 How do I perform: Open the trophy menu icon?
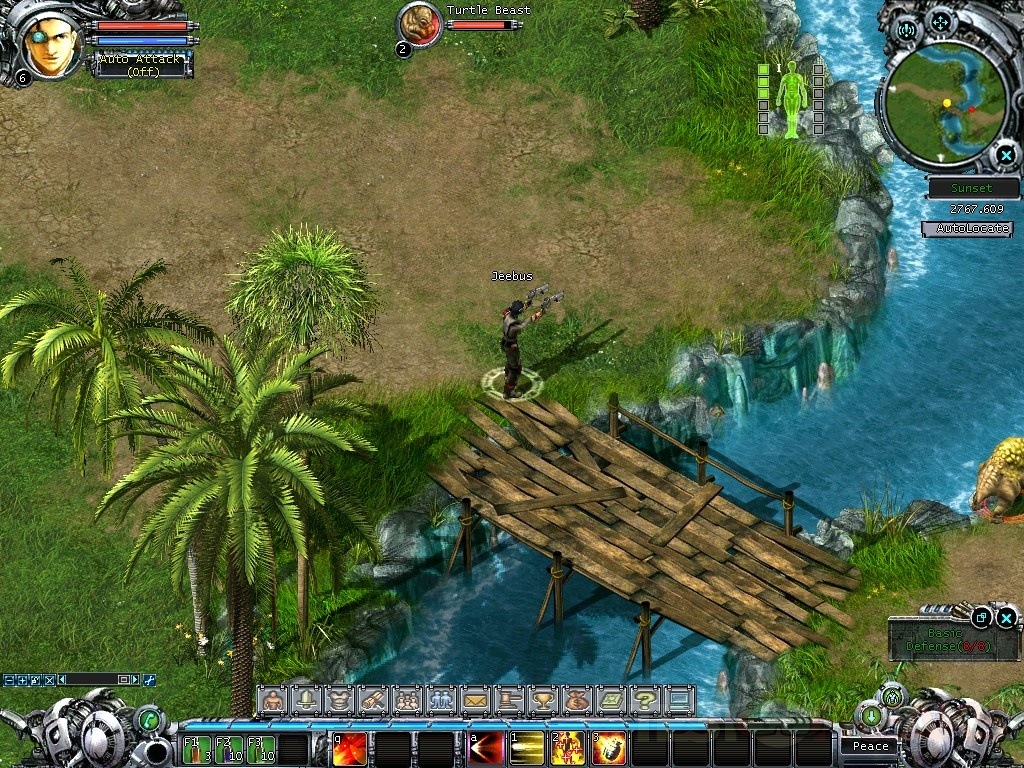(x=543, y=700)
